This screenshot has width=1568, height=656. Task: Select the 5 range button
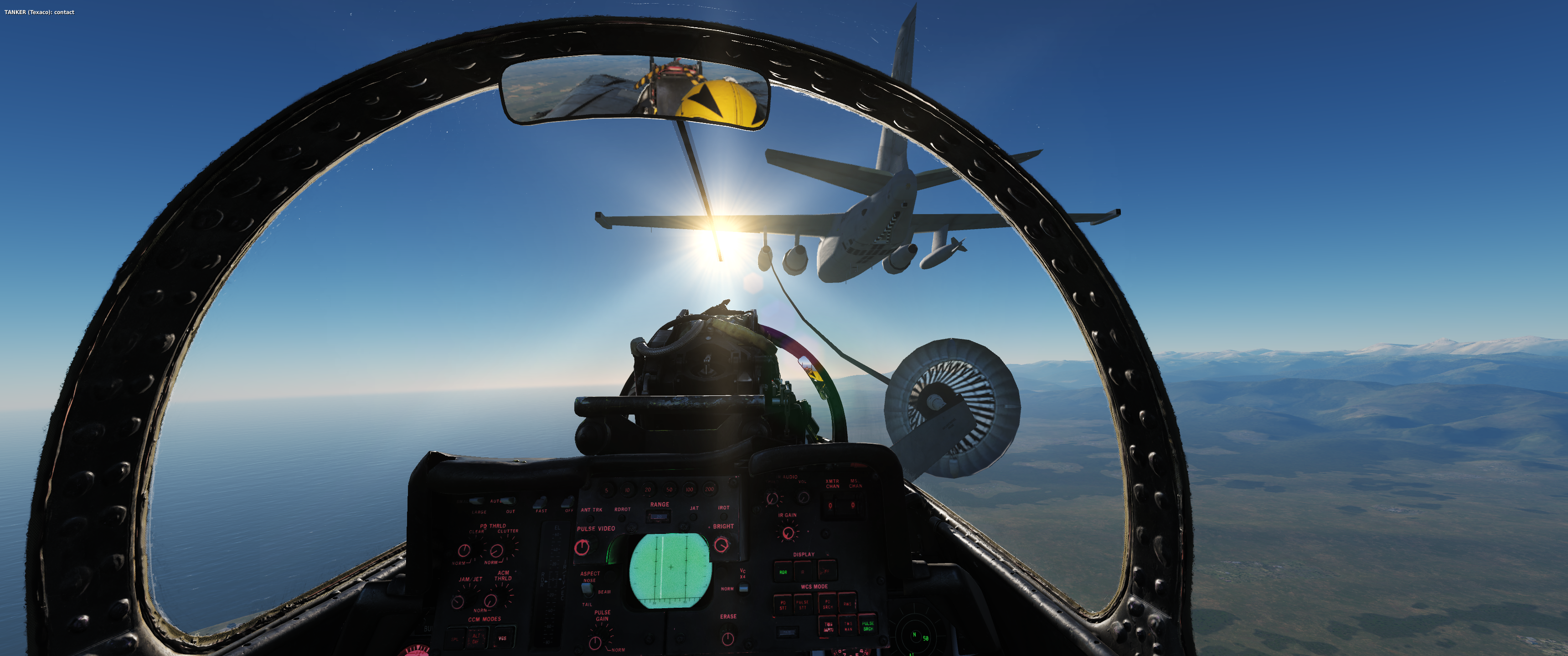click(x=606, y=490)
